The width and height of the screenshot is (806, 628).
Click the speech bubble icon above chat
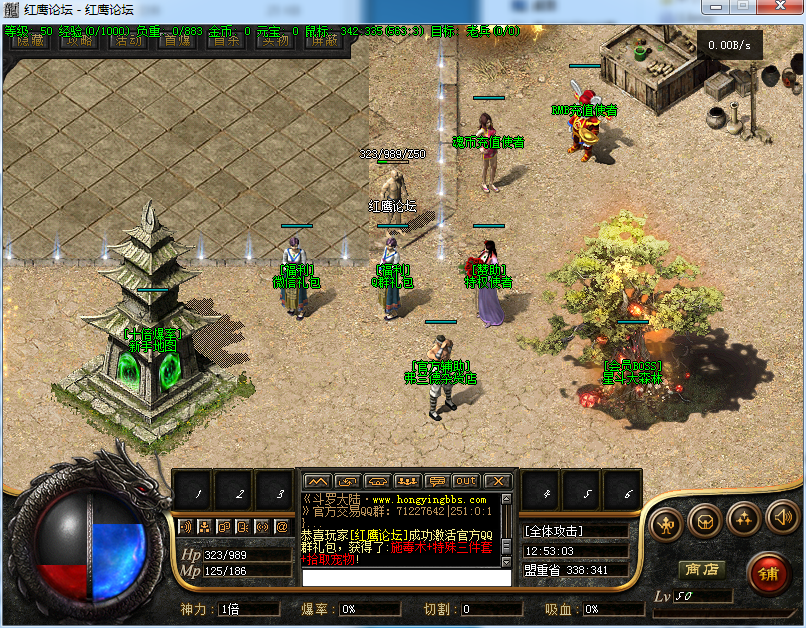tap(436, 481)
